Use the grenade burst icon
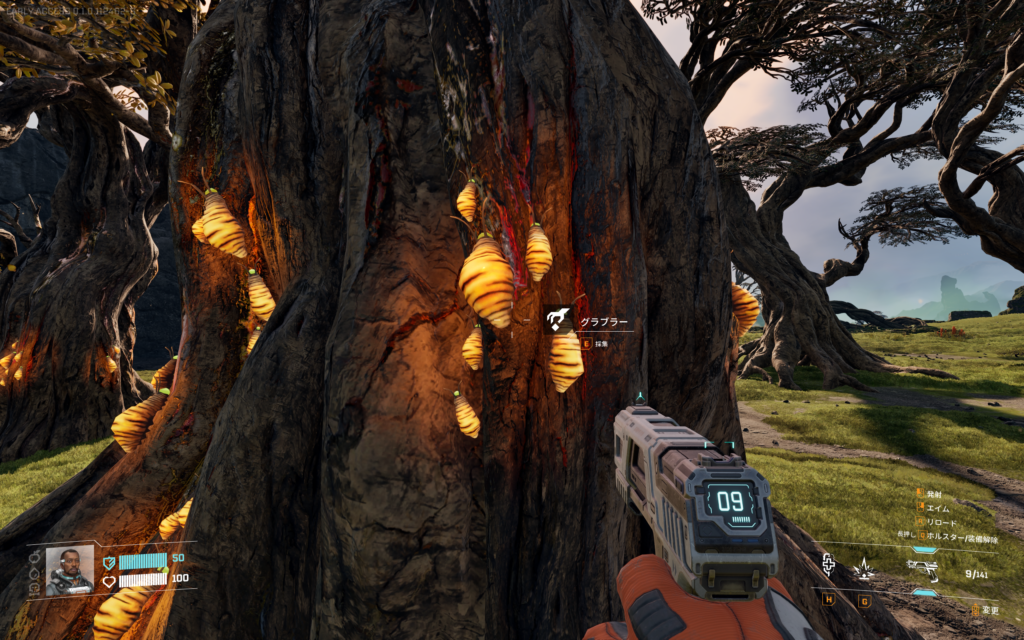Image resolution: width=1024 pixels, height=640 pixels. coord(864,569)
